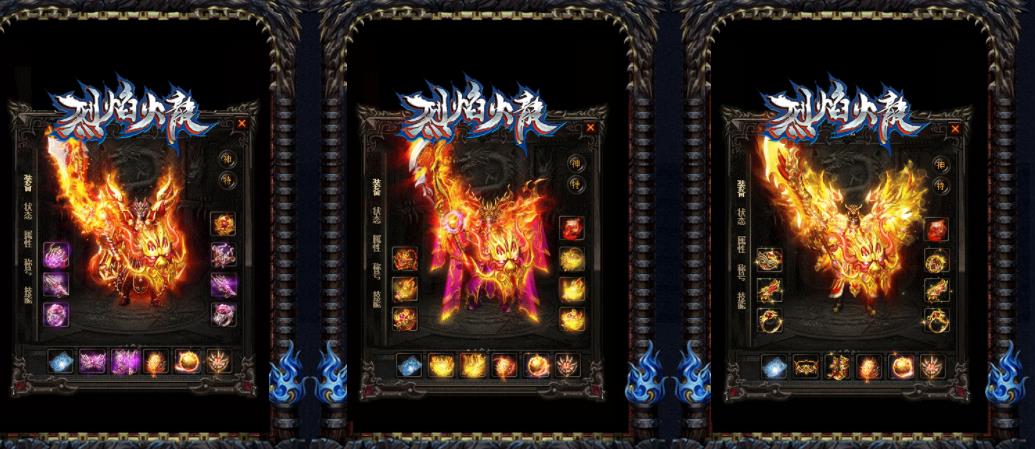Click the round 神 button on the purple-gear warrior panel

pyautogui.click(x=226, y=157)
